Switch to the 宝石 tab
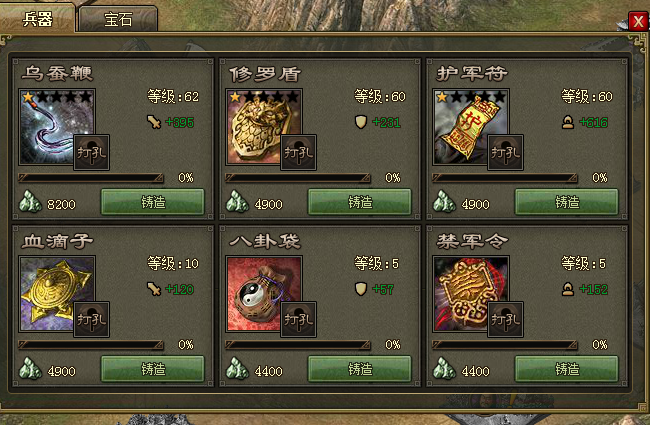This screenshot has height=425, width=650. pos(118,18)
